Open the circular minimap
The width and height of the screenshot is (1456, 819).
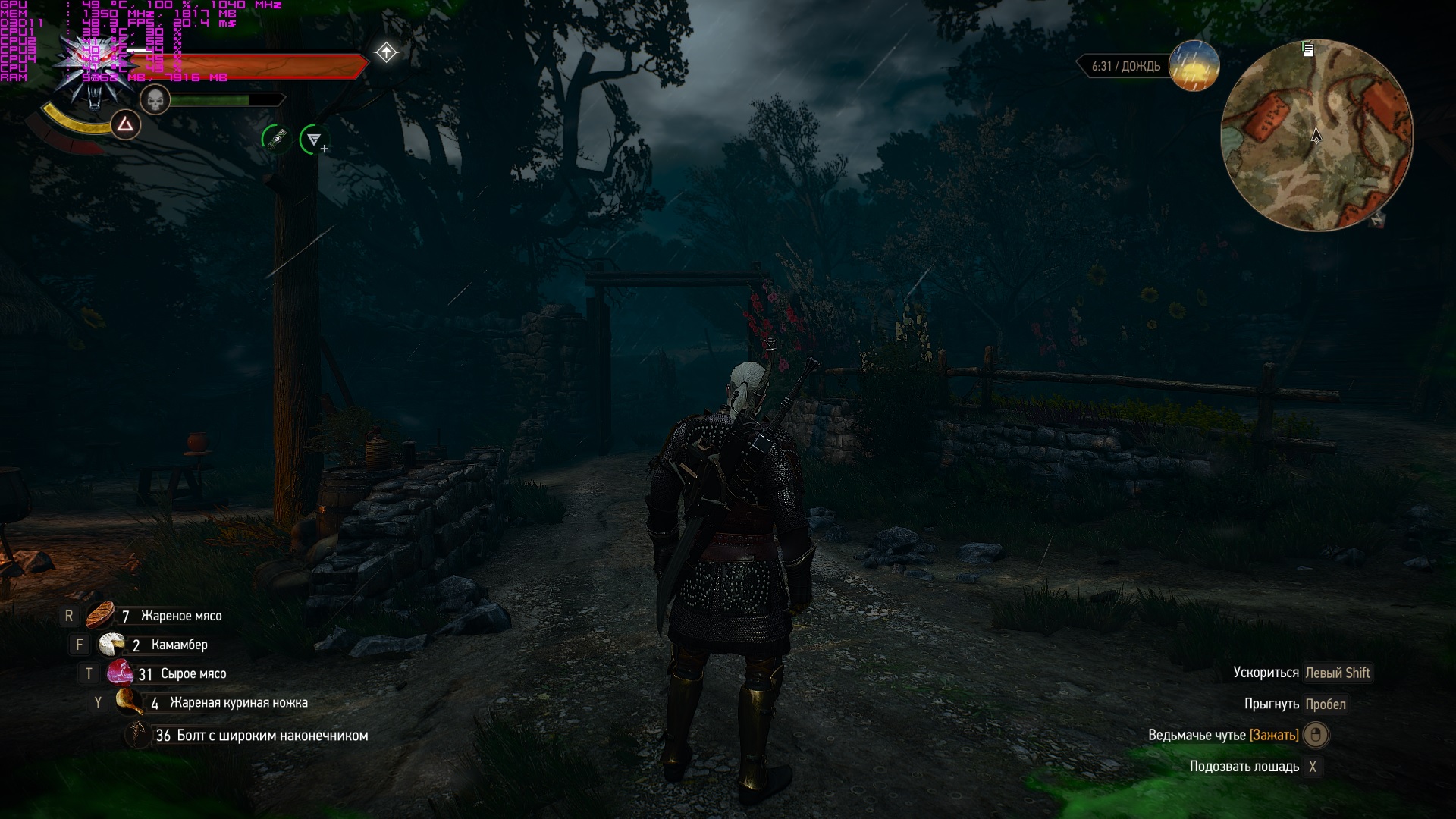click(x=1316, y=135)
